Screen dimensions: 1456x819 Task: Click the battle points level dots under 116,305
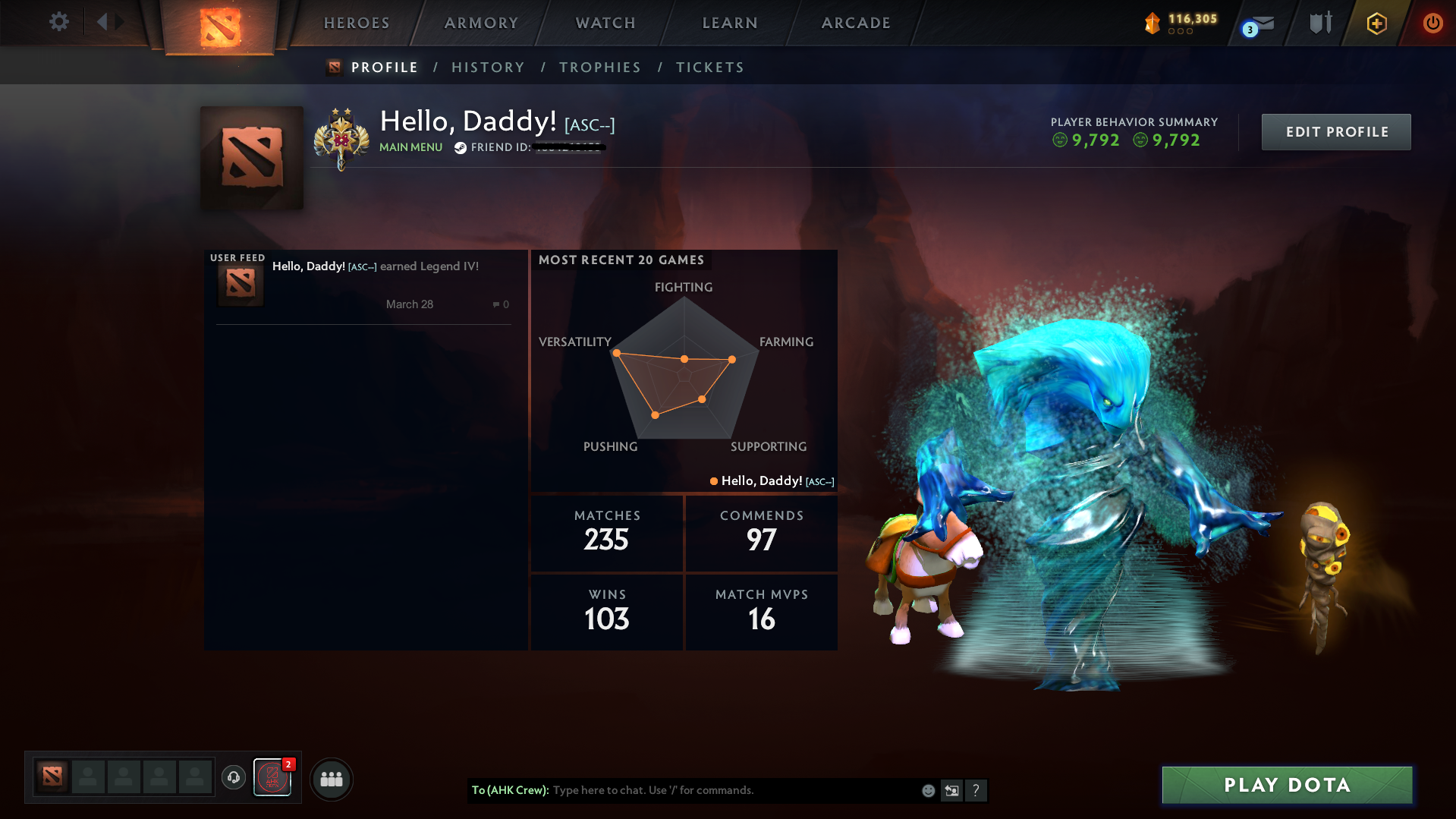coord(1180,32)
